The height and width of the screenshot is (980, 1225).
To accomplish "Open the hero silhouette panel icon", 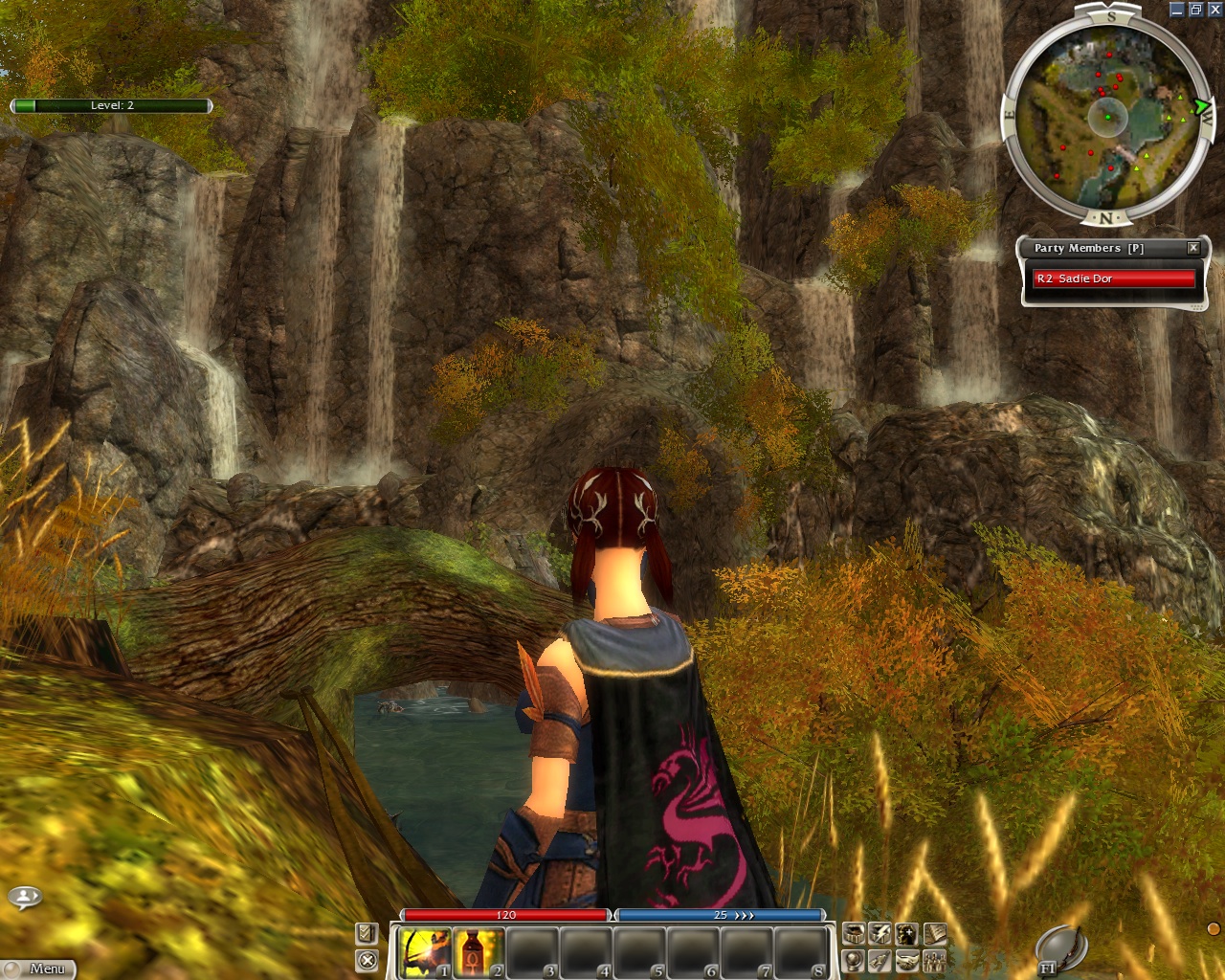I will click(906, 934).
